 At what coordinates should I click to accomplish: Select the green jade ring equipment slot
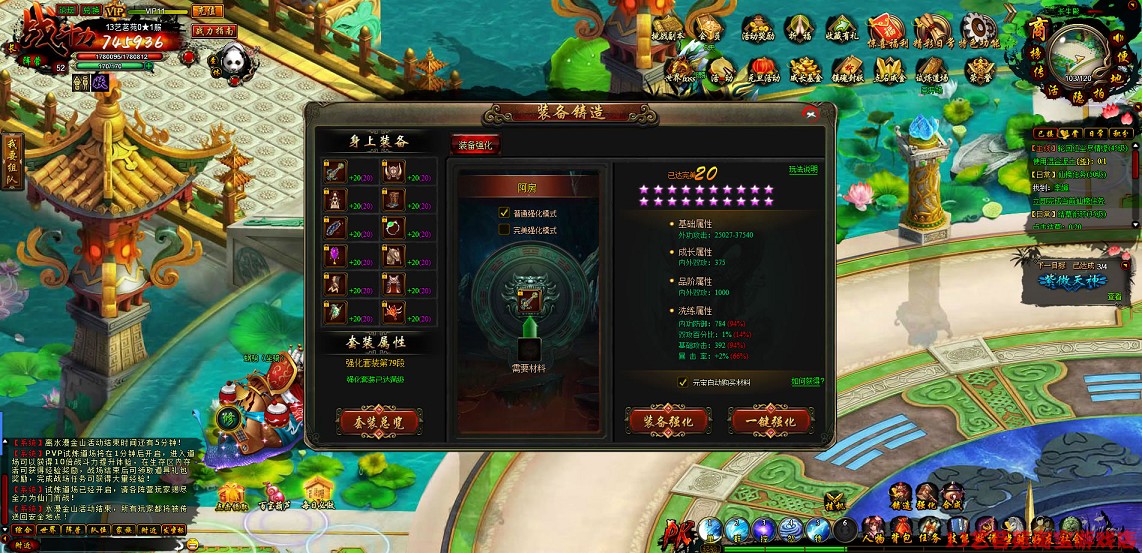[392, 228]
